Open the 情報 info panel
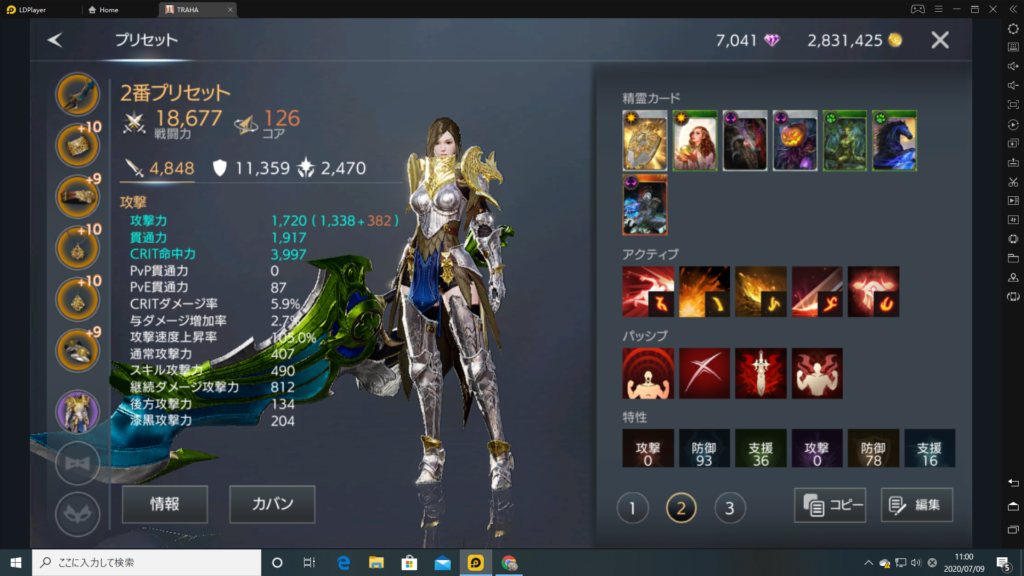1024x576 pixels. (165, 504)
